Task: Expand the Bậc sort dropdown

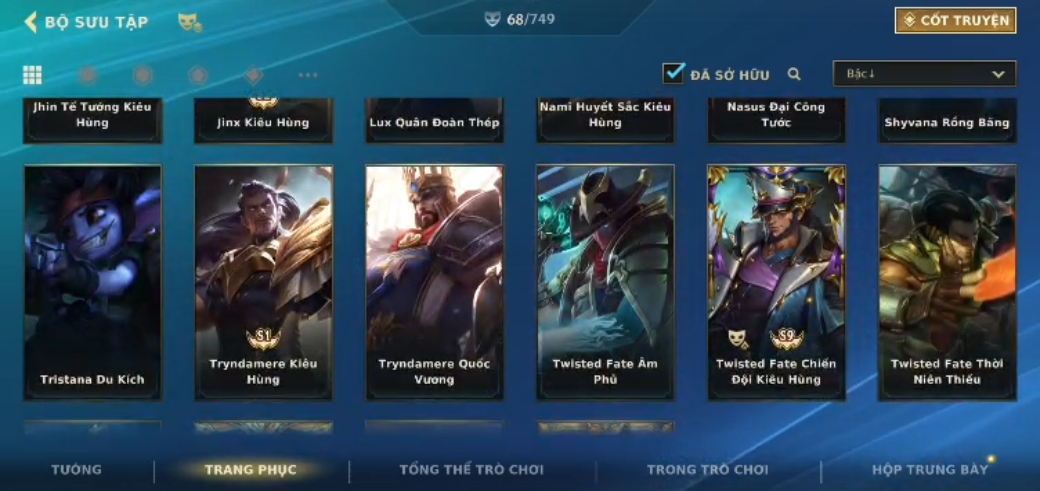Action: point(924,74)
